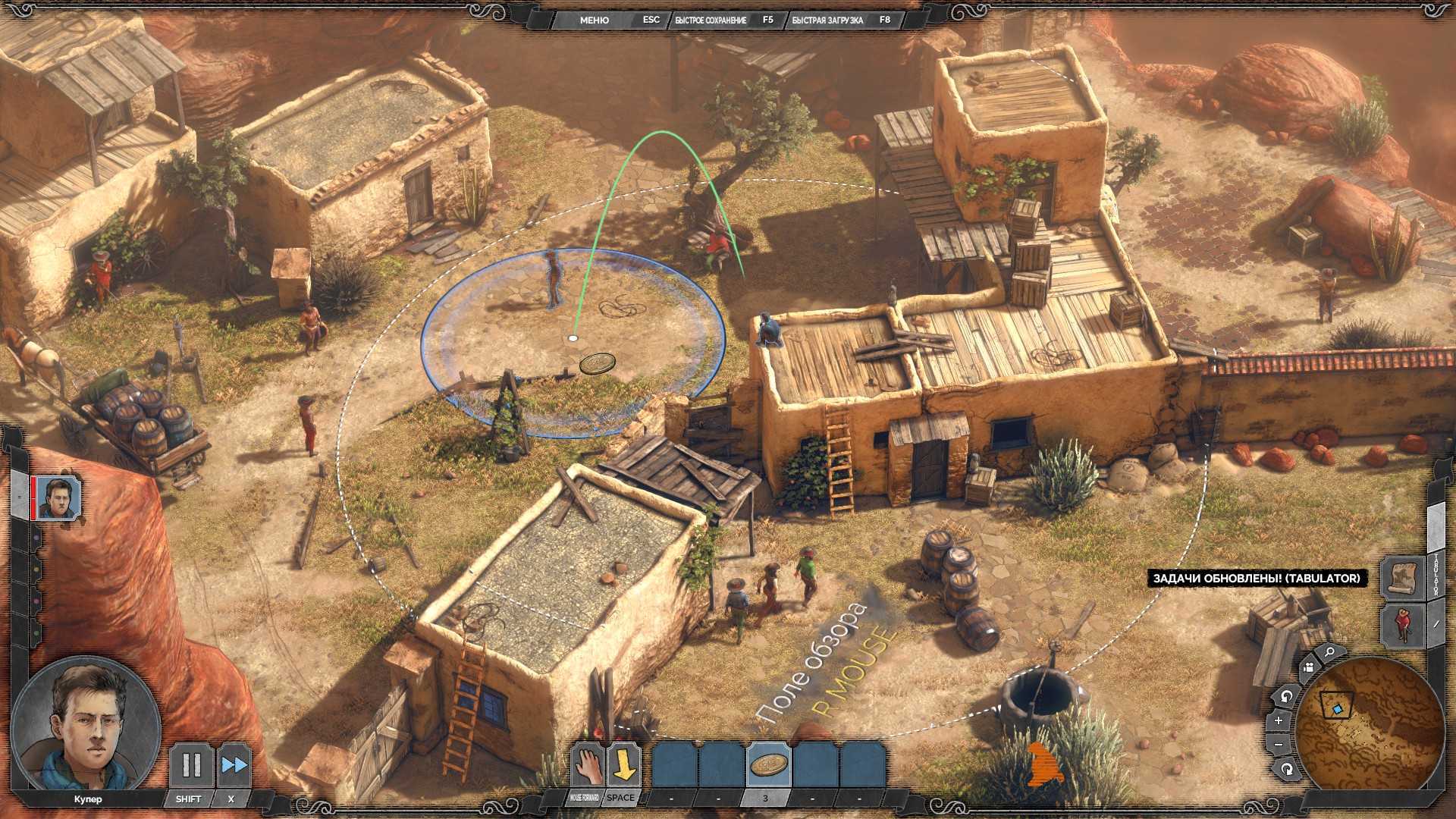Click the magnifying glass button above the minimap

[1329, 652]
